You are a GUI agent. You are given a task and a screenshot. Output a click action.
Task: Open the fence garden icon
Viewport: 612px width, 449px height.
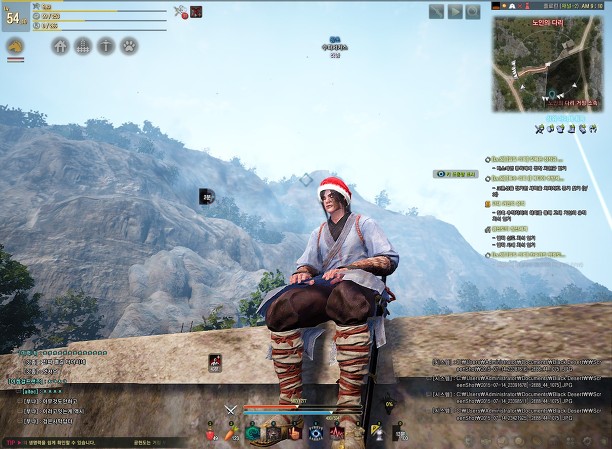point(83,46)
